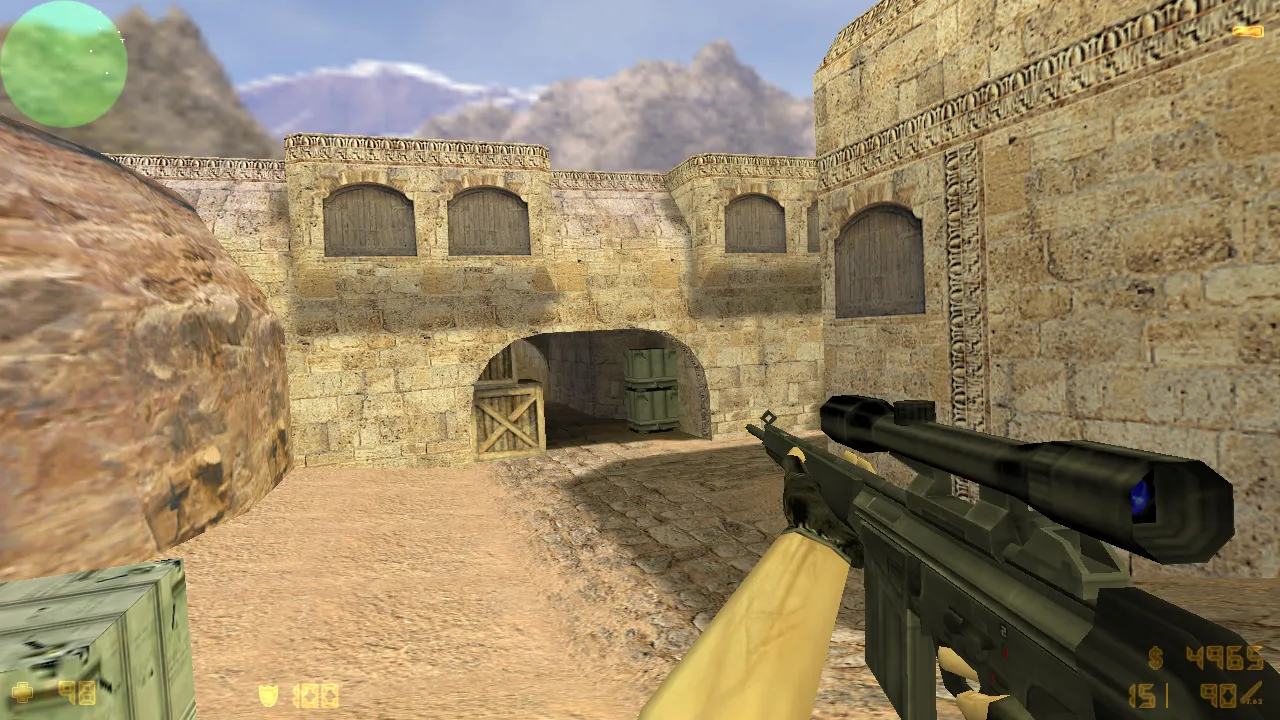Click the radar display in top-left corner
The height and width of the screenshot is (720, 1280).
[62, 62]
